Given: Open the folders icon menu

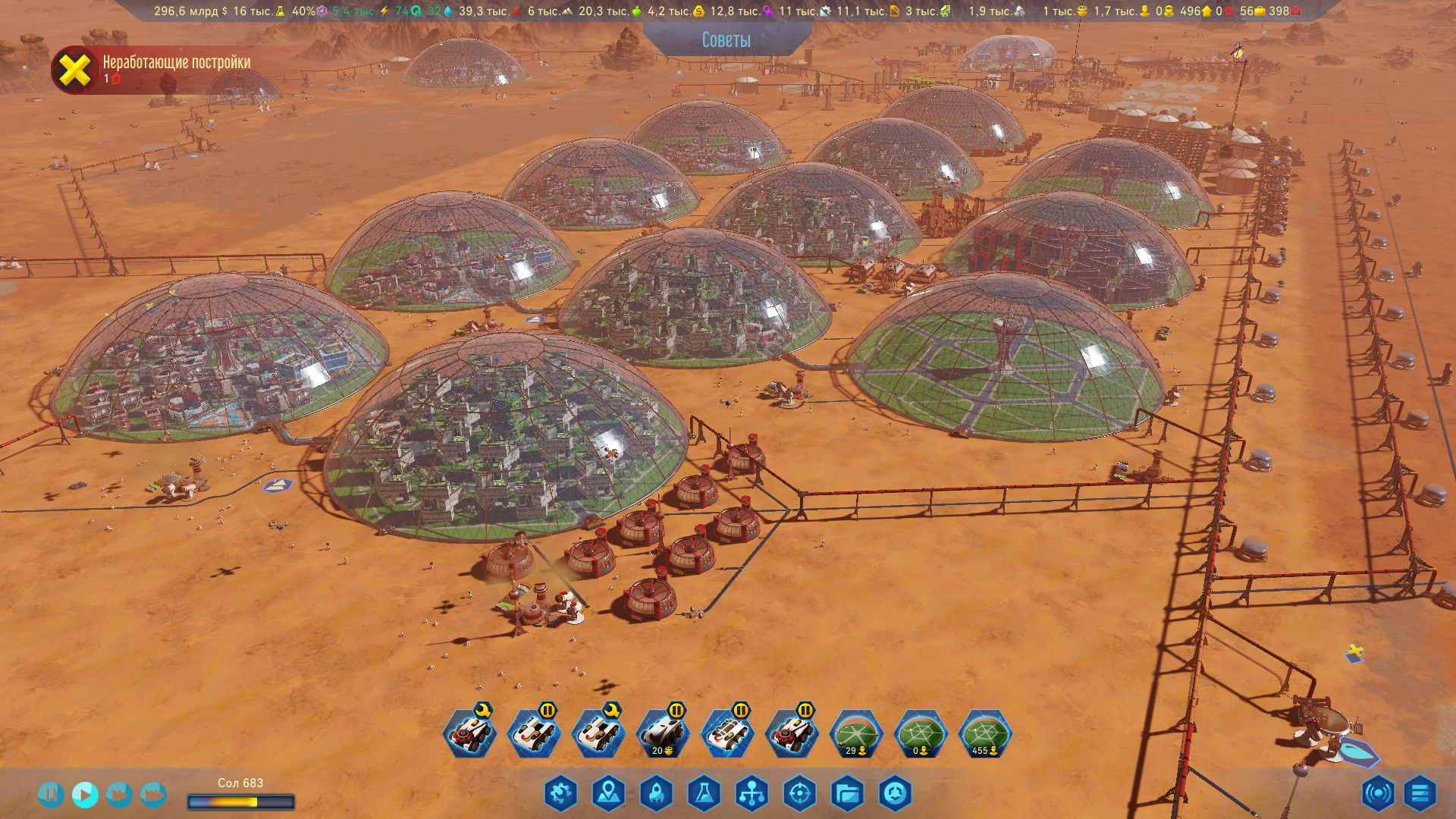Looking at the screenshot, I should [847, 794].
